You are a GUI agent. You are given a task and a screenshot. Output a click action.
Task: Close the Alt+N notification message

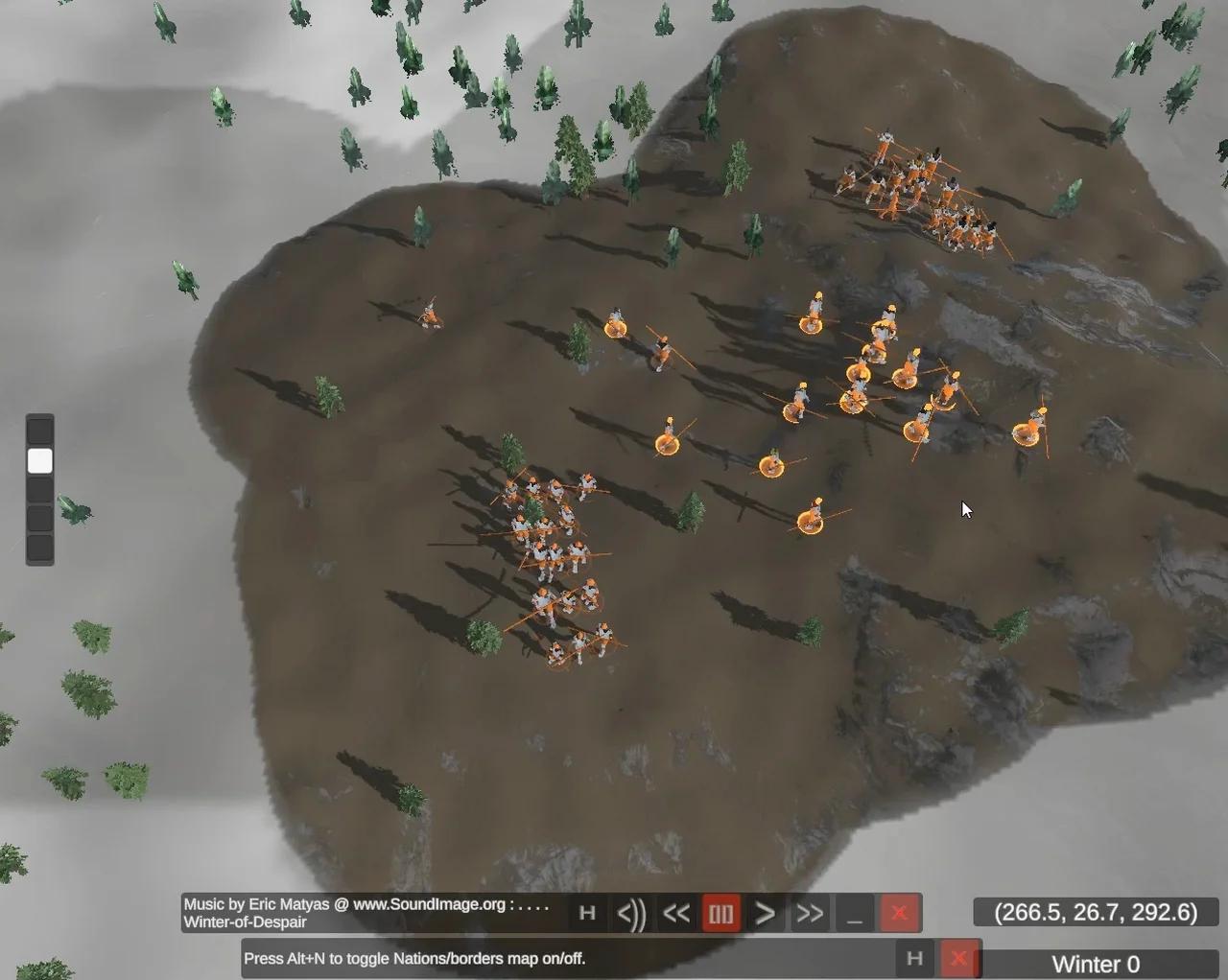point(959,958)
